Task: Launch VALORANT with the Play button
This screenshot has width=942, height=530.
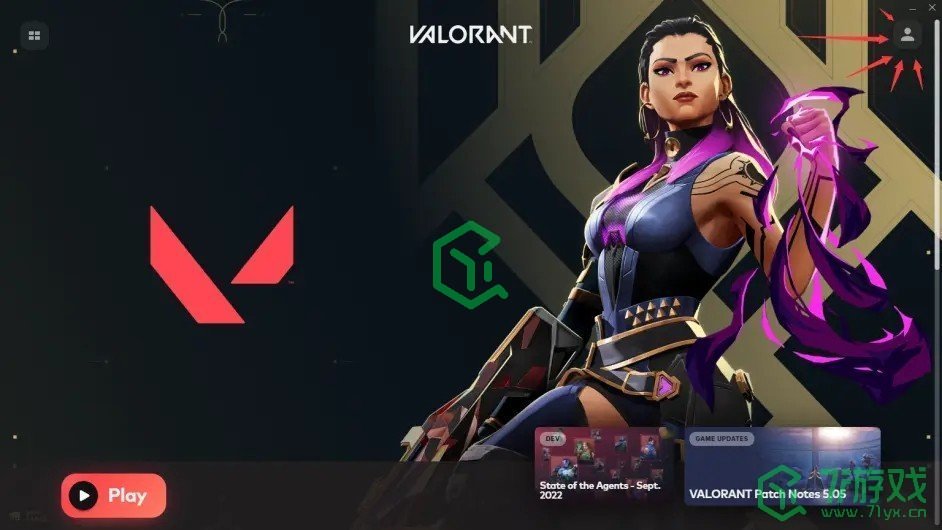Action: click(113, 495)
